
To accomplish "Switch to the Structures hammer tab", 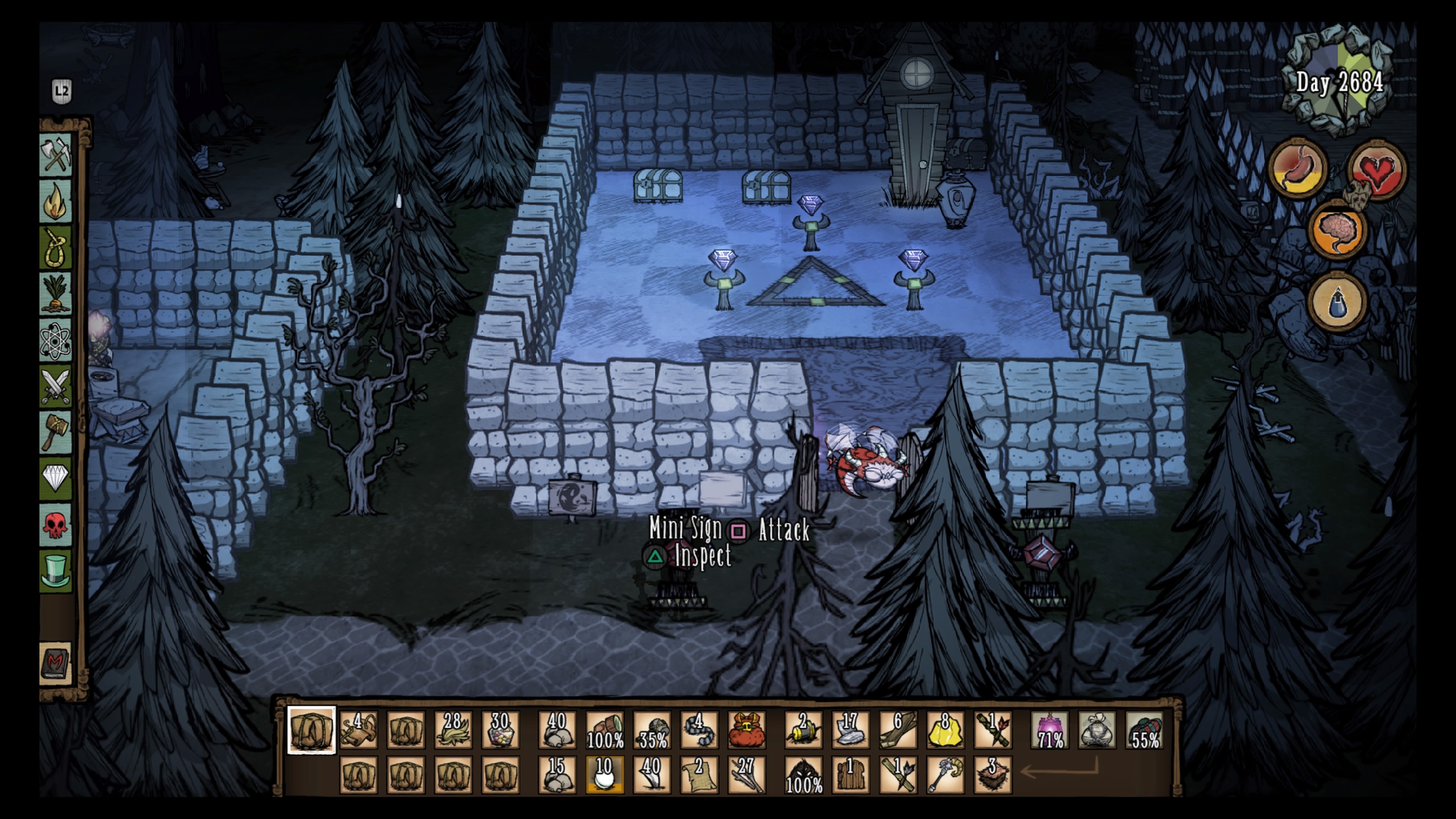I will coord(55,432).
